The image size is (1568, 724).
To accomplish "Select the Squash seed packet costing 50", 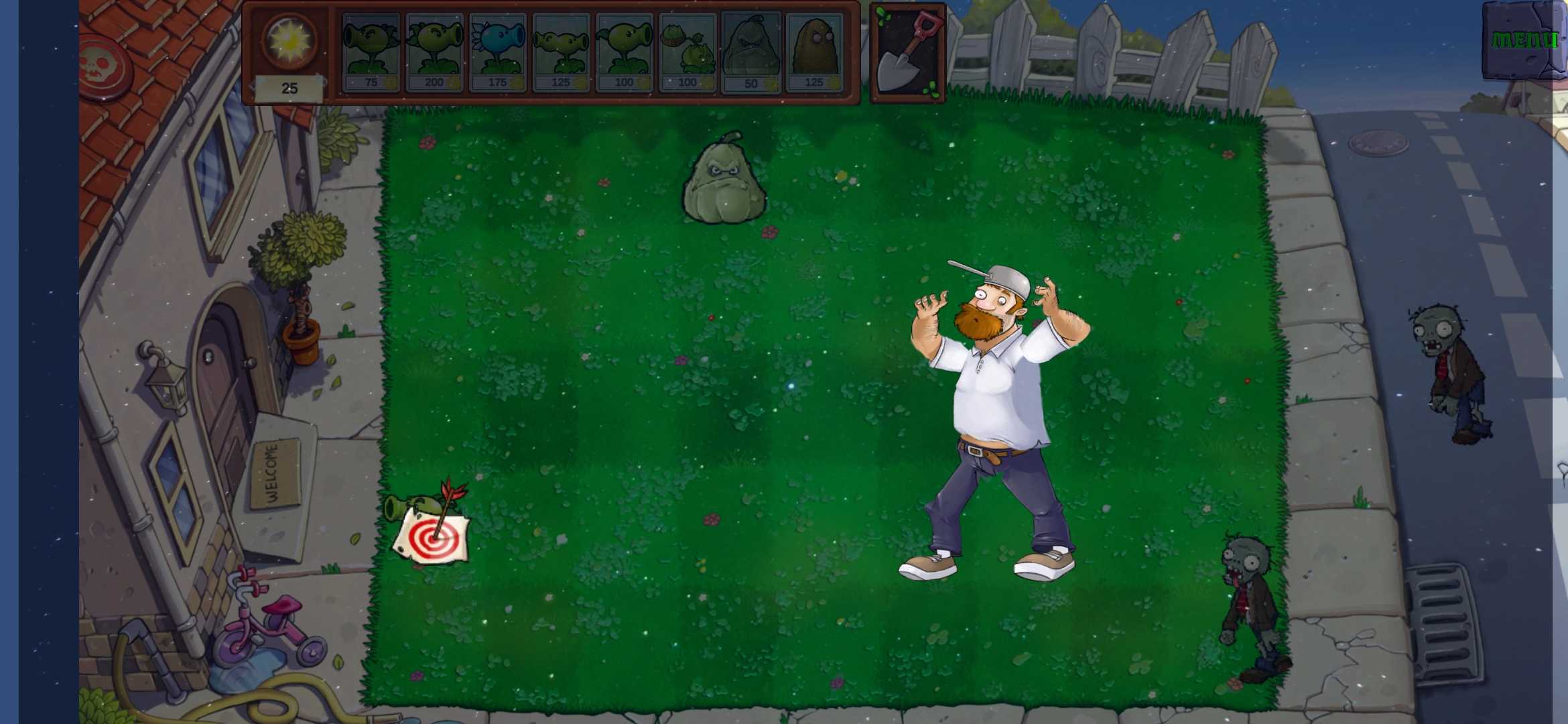I will [750, 50].
